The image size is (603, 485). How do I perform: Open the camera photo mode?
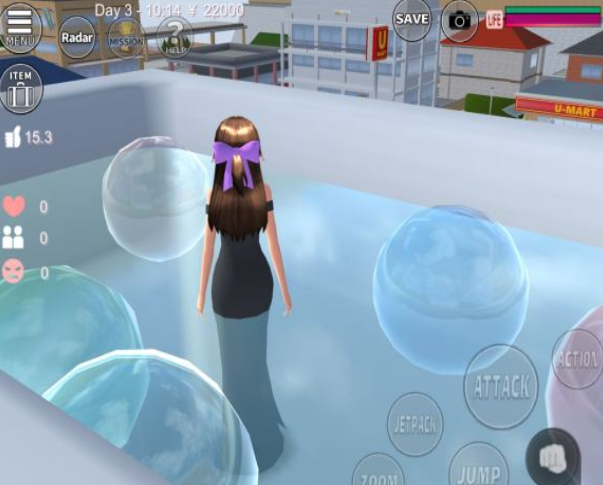(x=460, y=20)
